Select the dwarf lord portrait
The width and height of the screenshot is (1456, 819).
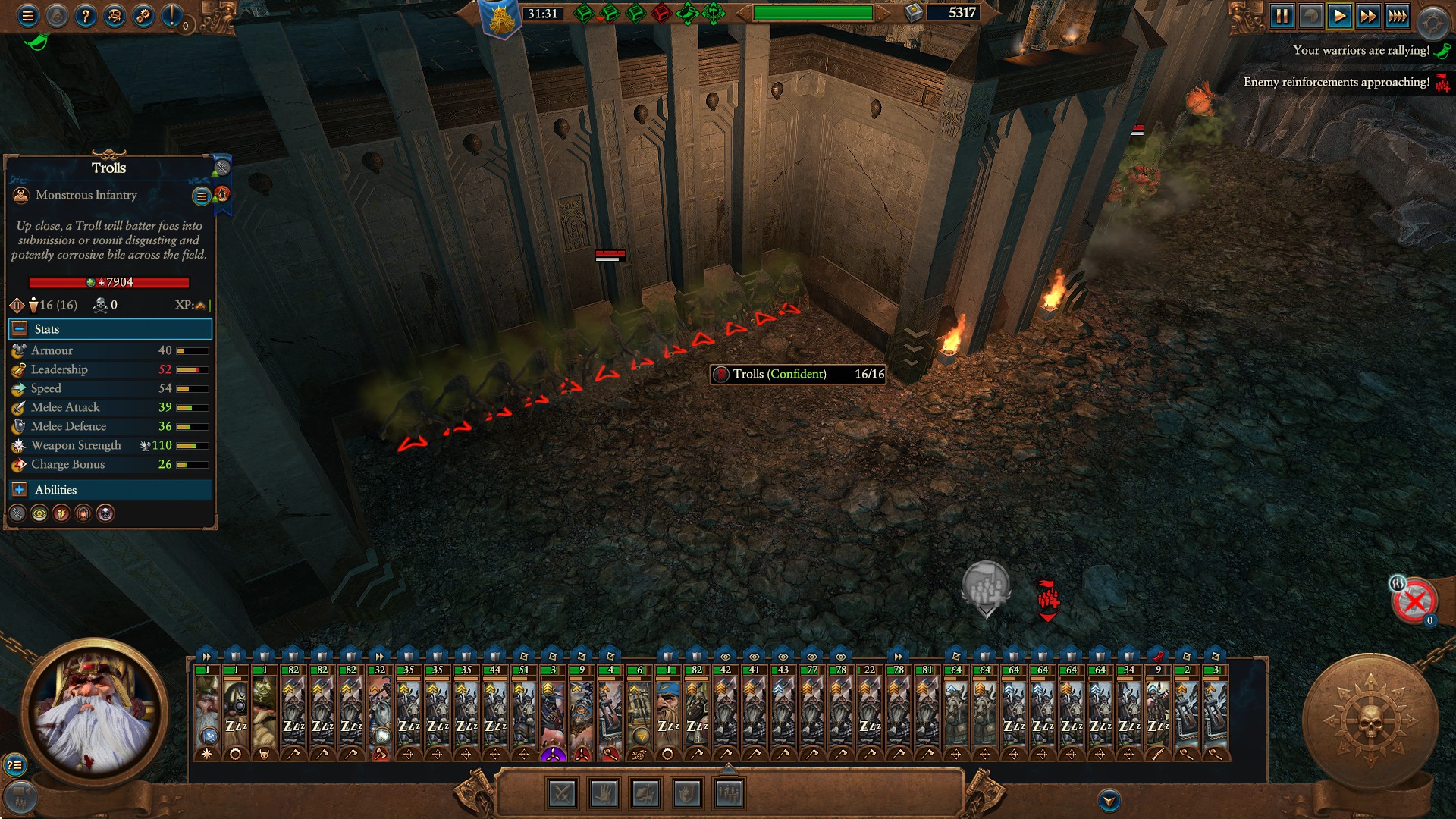pos(94,711)
